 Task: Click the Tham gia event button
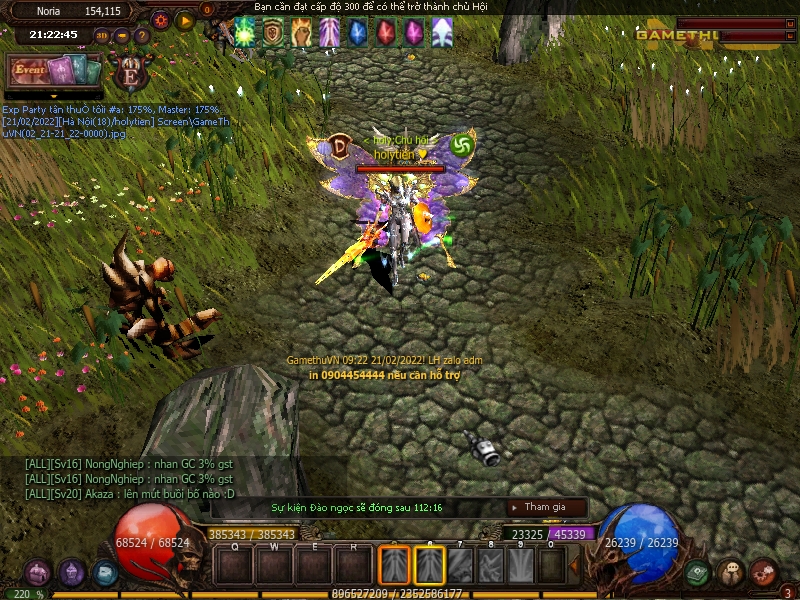(x=546, y=507)
